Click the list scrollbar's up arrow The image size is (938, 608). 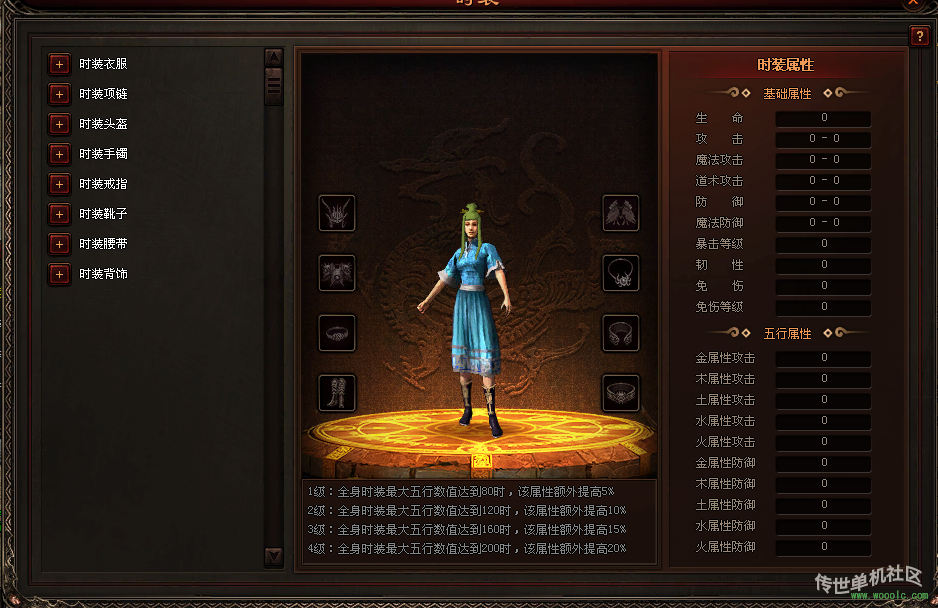(x=273, y=57)
